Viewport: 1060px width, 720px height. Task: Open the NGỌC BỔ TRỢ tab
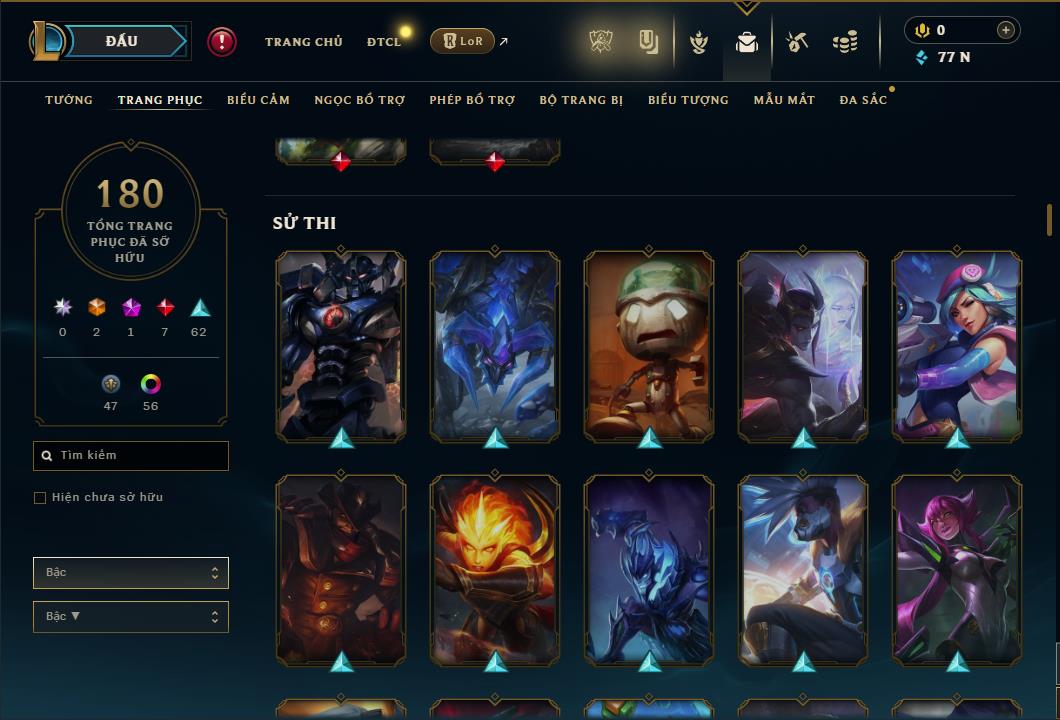(x=359, y=100)
